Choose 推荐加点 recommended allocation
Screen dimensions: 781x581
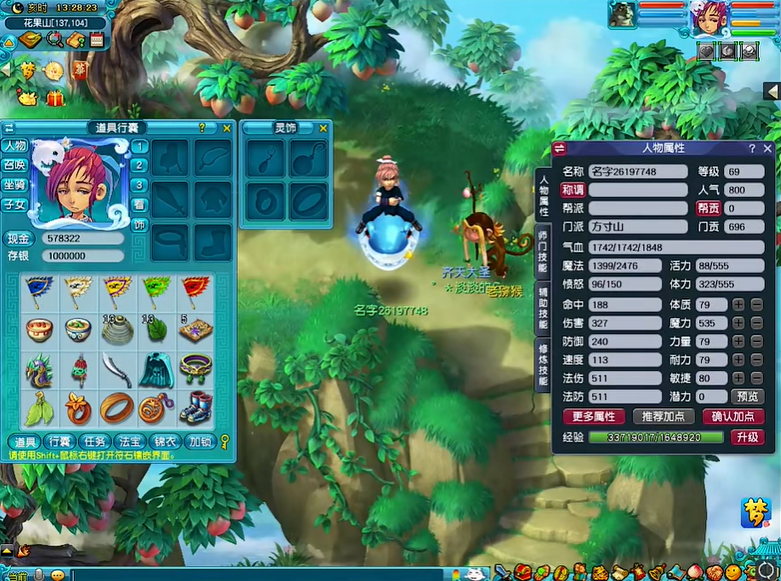point(664,416)
